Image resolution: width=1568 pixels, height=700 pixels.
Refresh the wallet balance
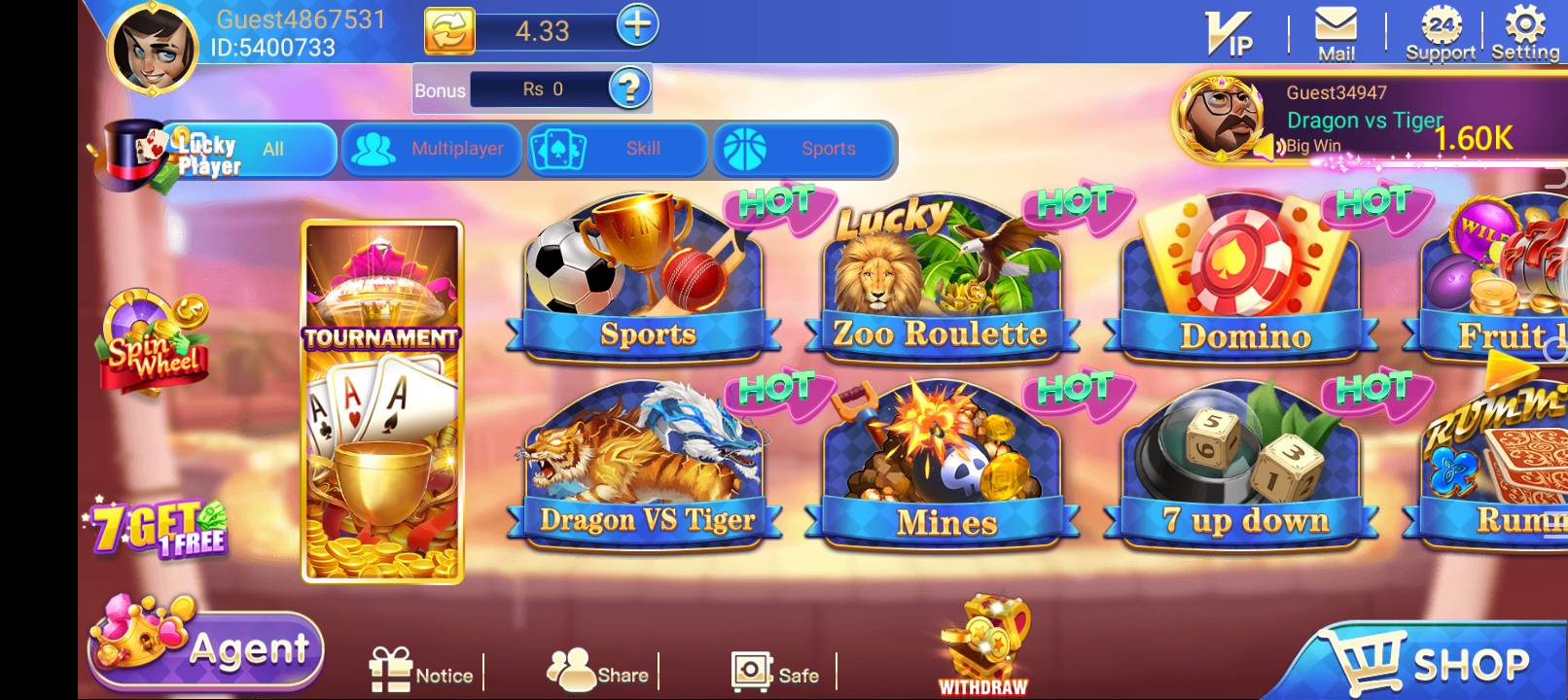point(451,29)
